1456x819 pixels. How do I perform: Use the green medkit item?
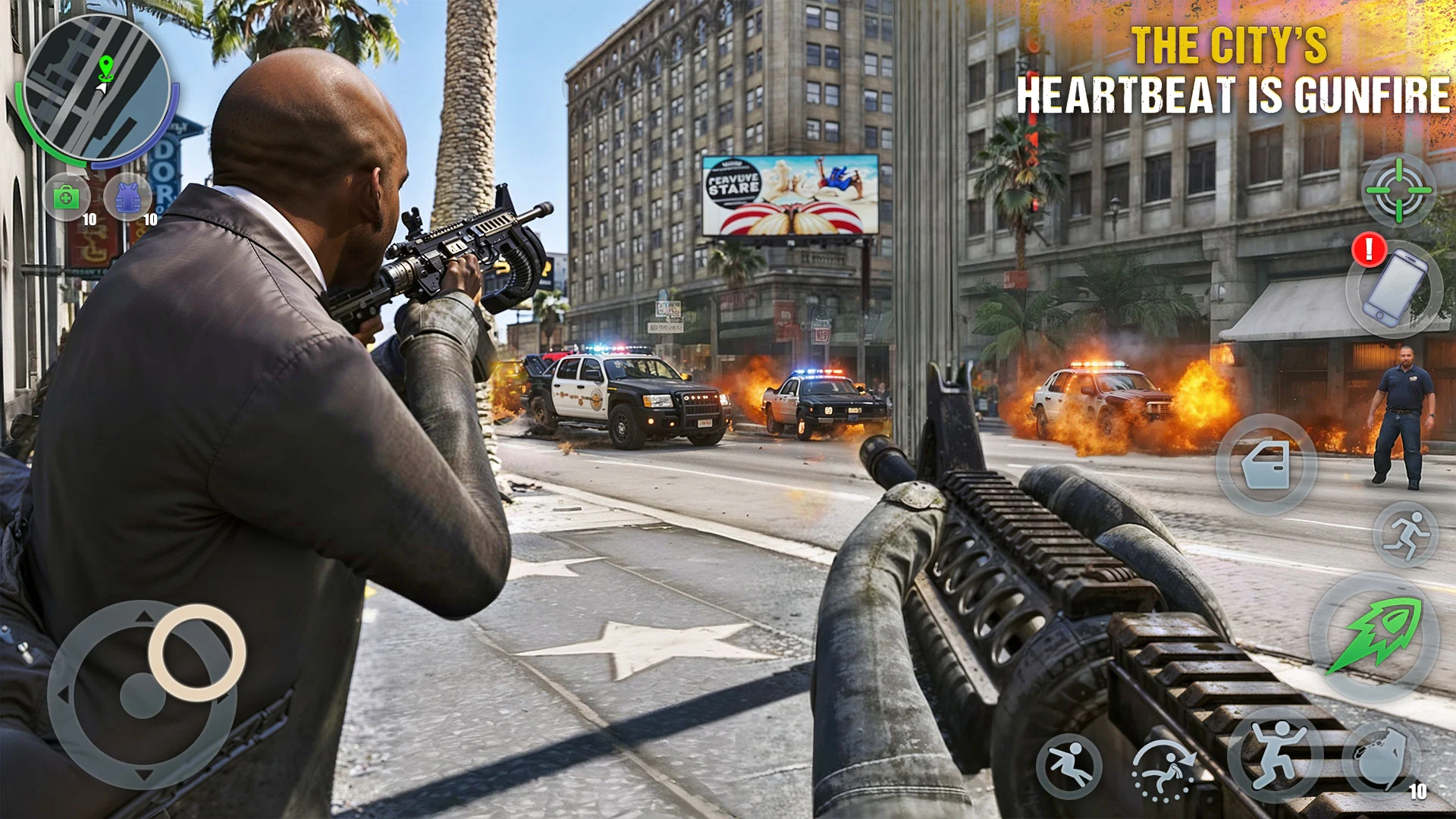(x=67, y=197)
